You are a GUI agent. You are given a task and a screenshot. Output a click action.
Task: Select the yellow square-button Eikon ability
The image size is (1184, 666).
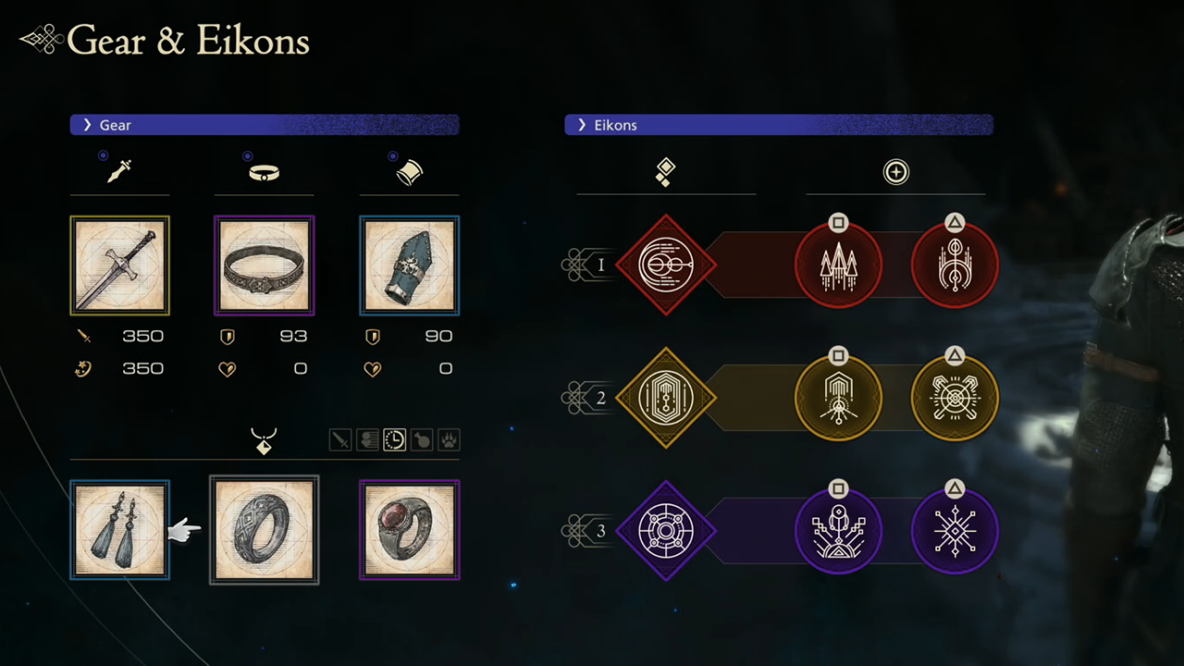pos(838,397)
